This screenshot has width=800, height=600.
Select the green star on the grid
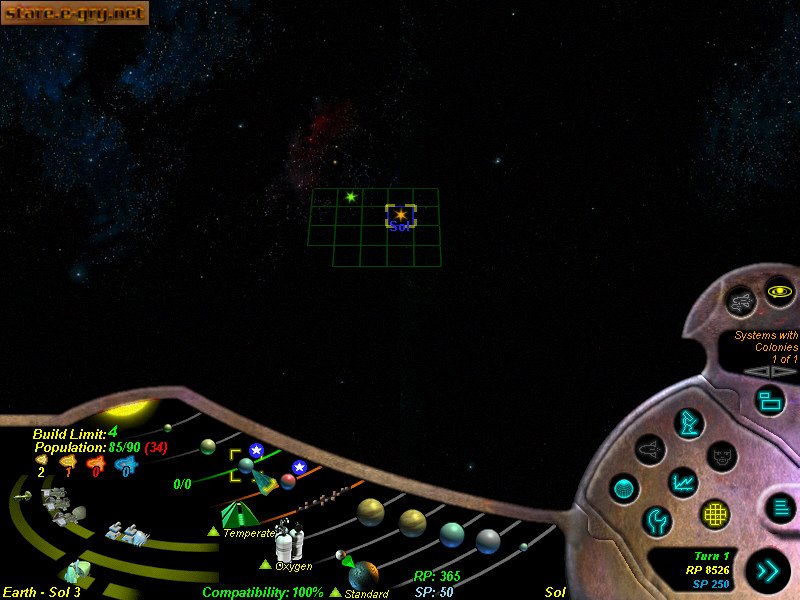pyautogui.click(x=350, y=197)
